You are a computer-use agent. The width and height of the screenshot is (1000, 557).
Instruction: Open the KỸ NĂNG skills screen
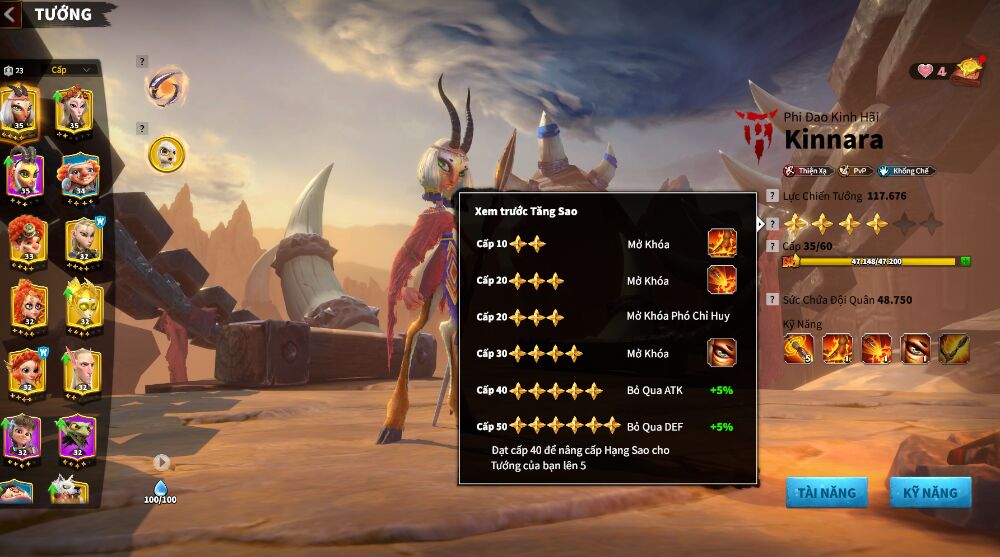pyautogui.click(x=930, y=492)
